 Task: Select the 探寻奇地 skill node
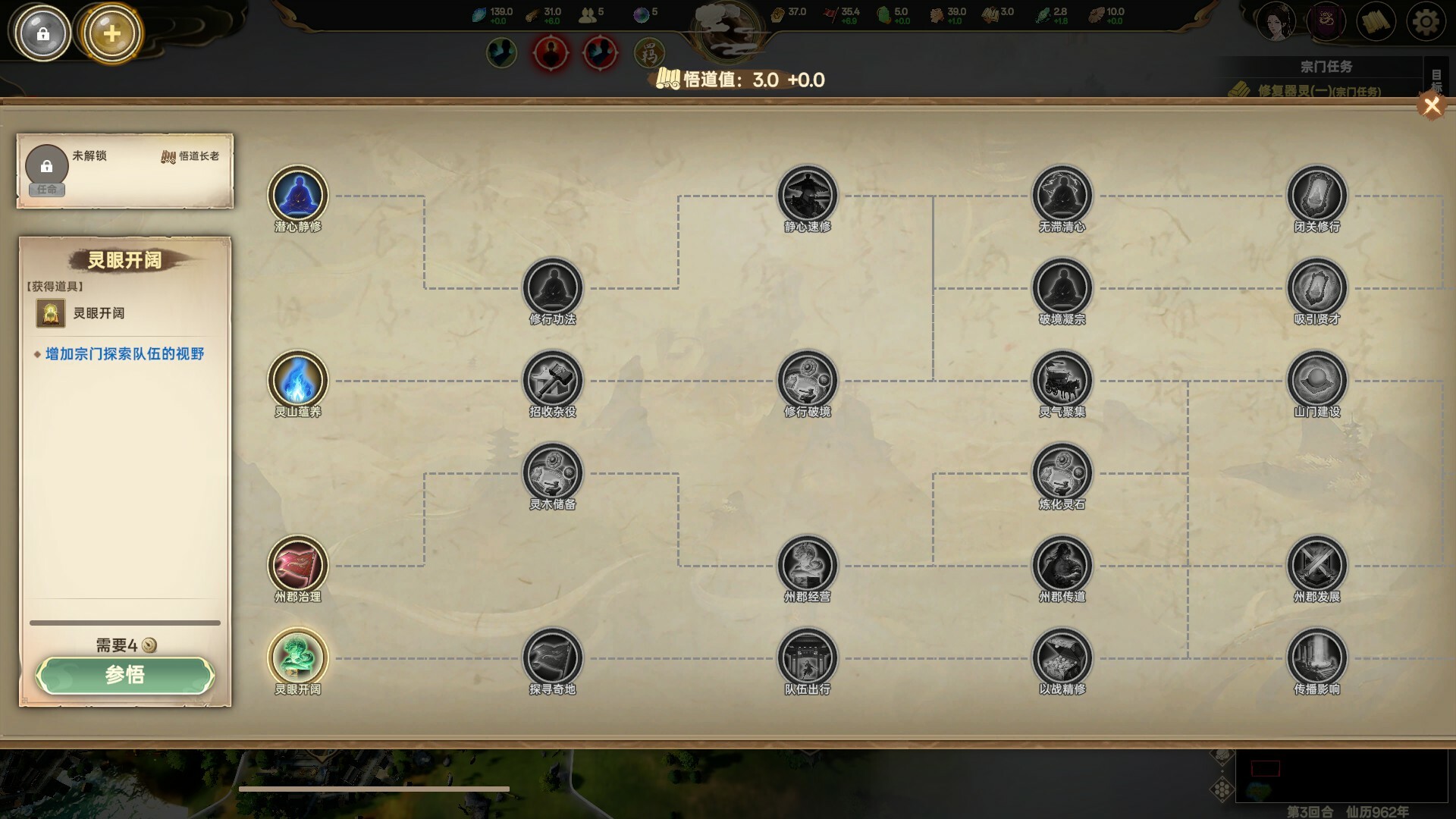(x=553, y=658)
